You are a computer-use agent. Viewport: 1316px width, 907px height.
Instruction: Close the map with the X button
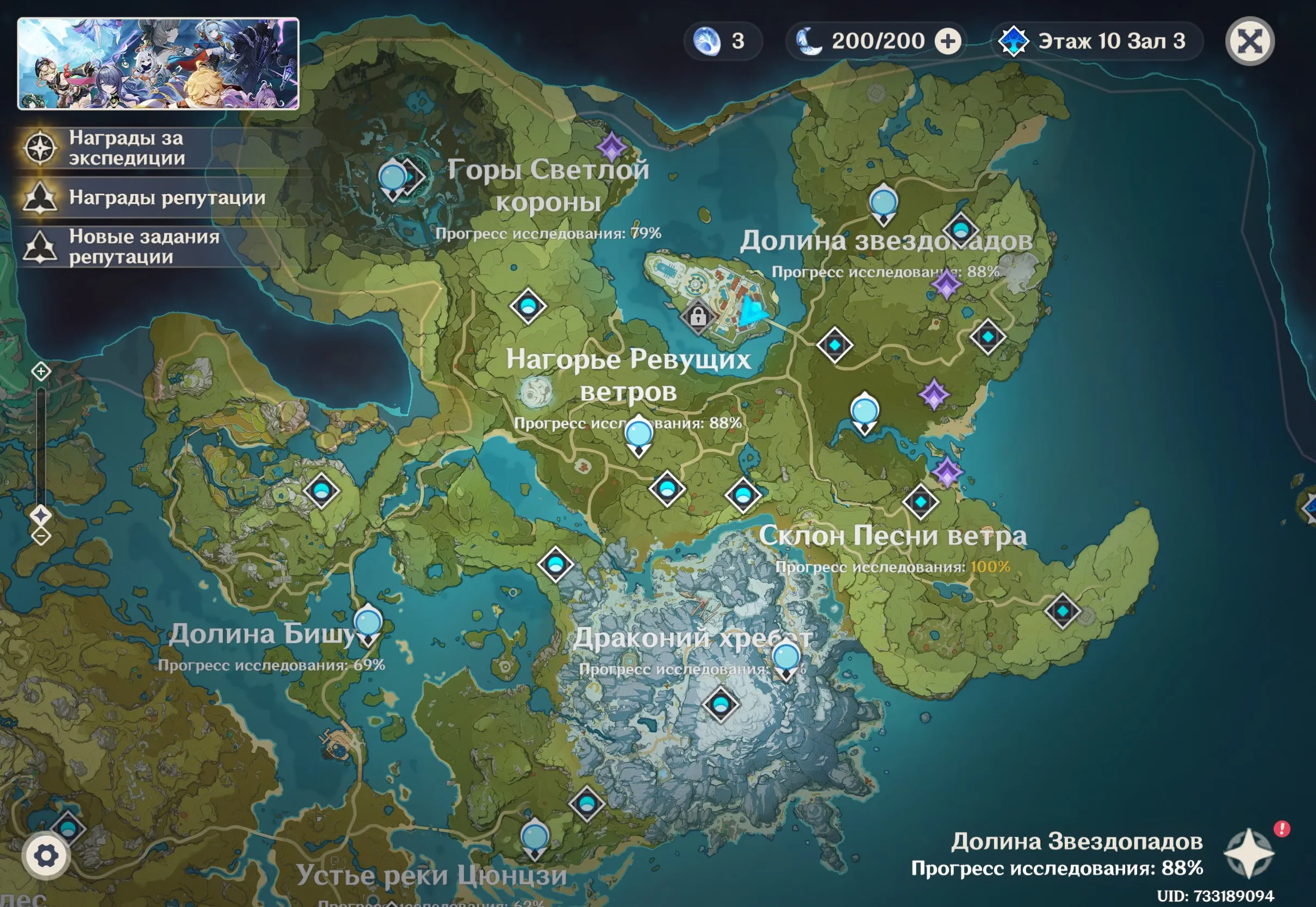(x=1250, y=41)
